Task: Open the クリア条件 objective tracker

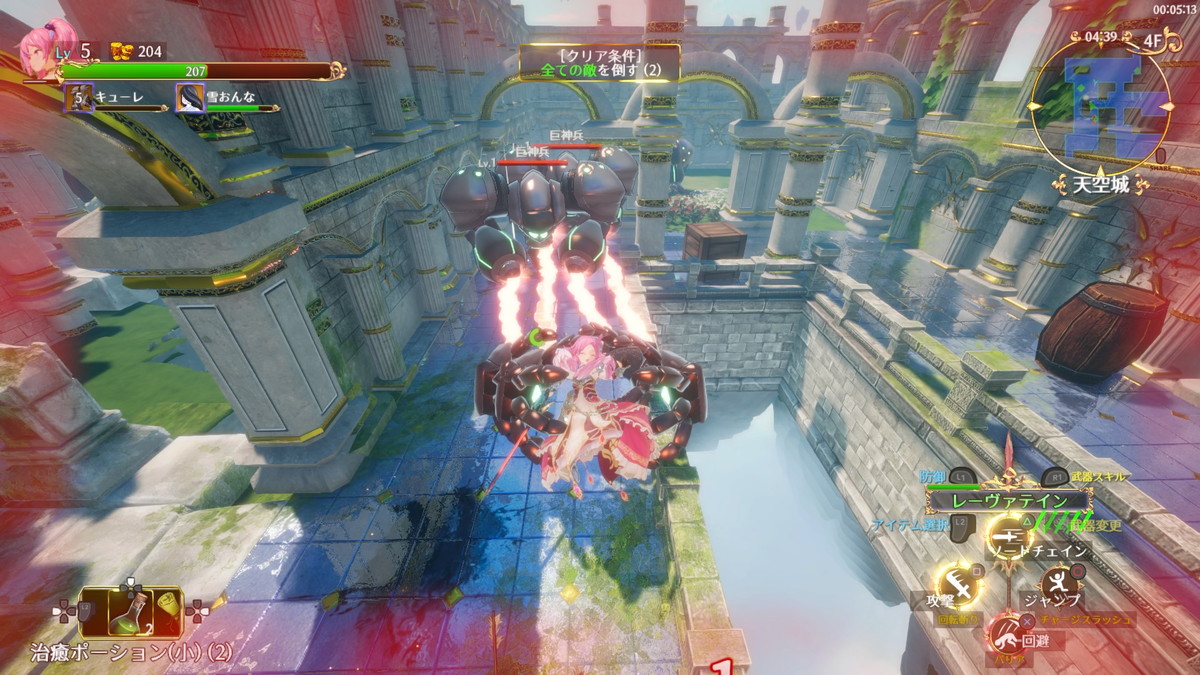Action: click(599, 62)
